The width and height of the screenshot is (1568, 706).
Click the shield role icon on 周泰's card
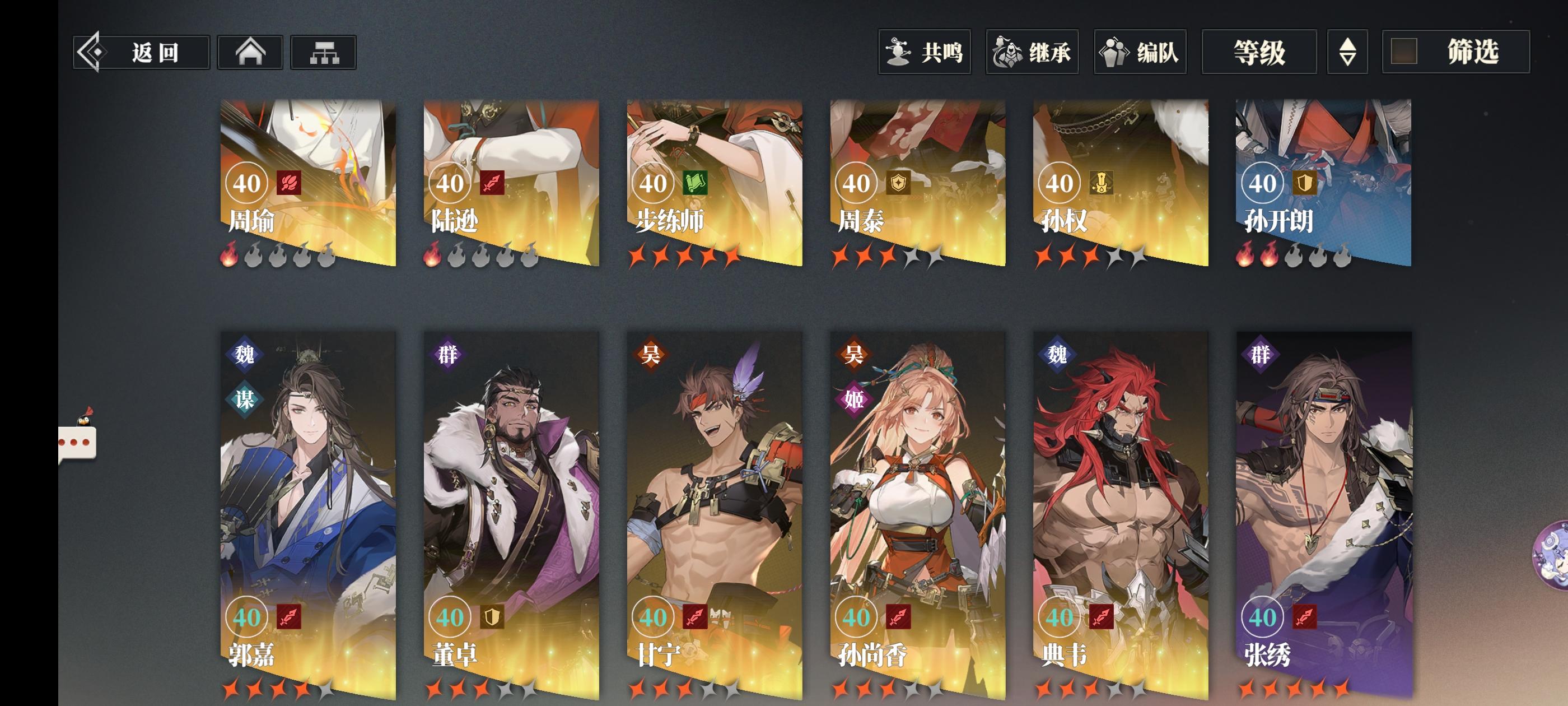tap(900, 182)
